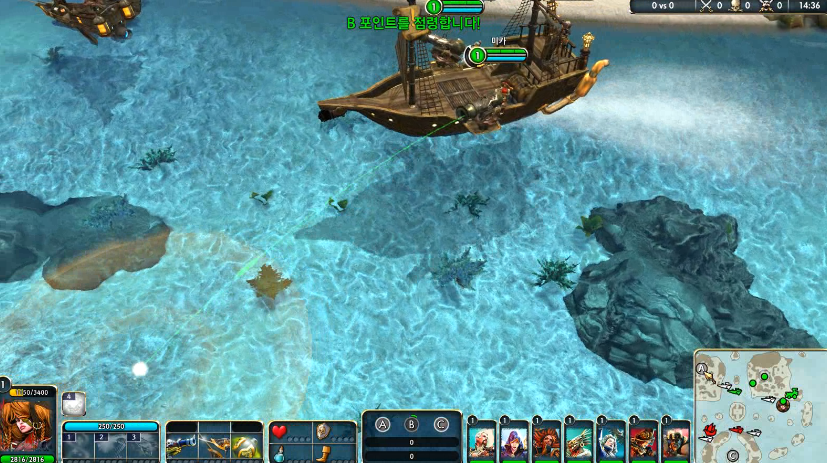Select capture point A indicator
The width and height of the screenshot is (827, 463).
381,423
